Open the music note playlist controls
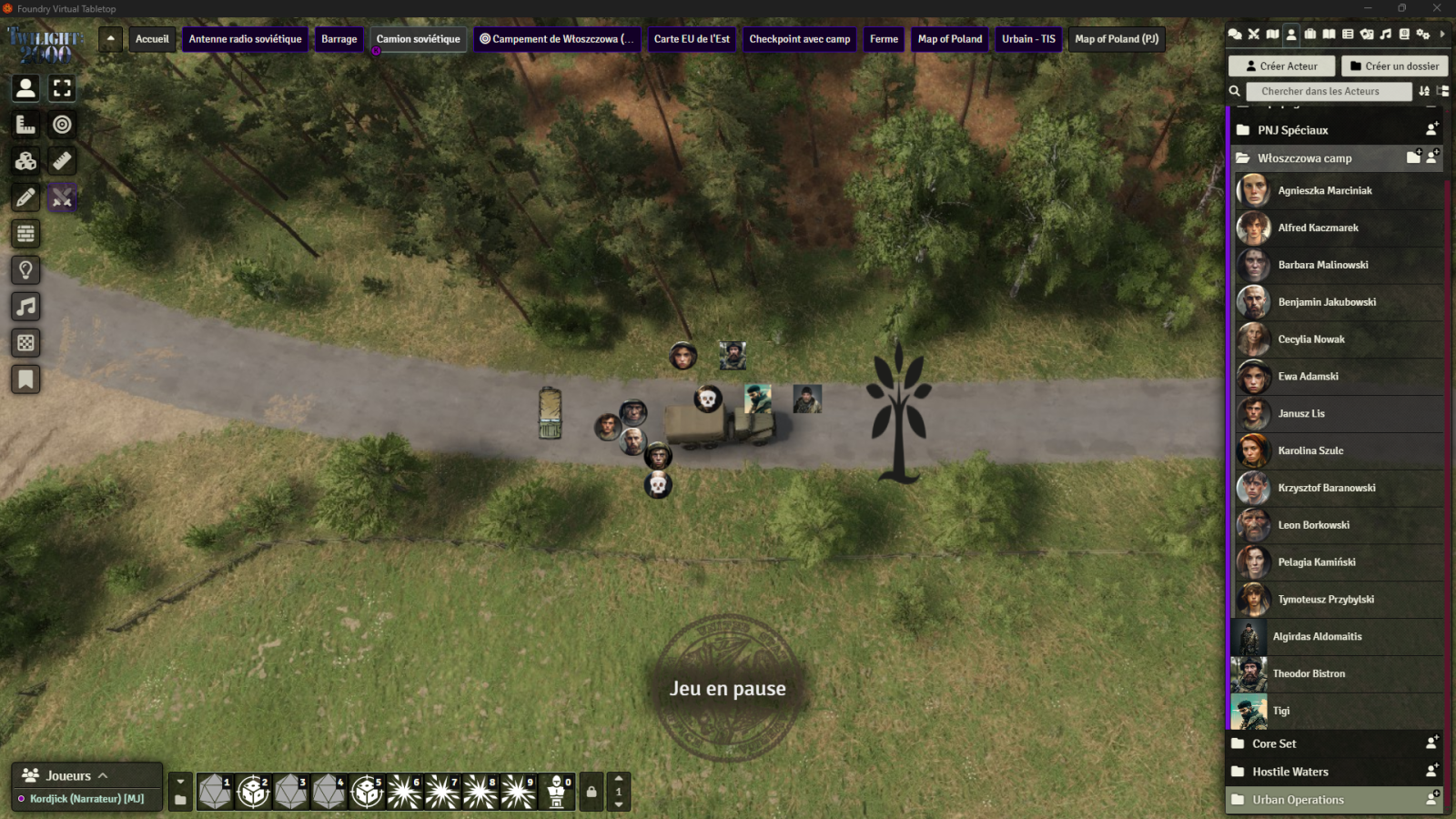1456x819 pixels. (x=25, y=307)
